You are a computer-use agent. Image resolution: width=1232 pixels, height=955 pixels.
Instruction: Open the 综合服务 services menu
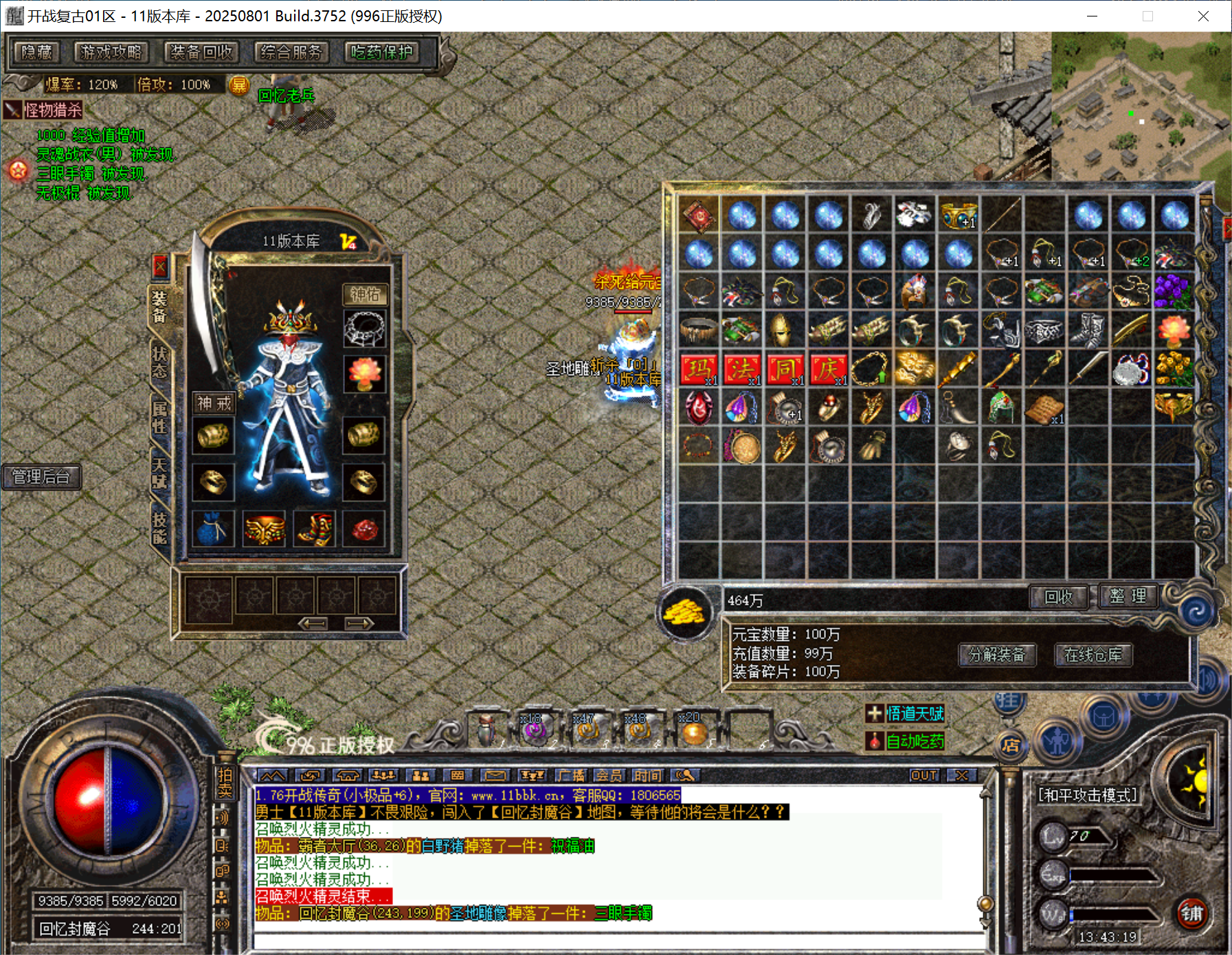[x=291, y=52]
